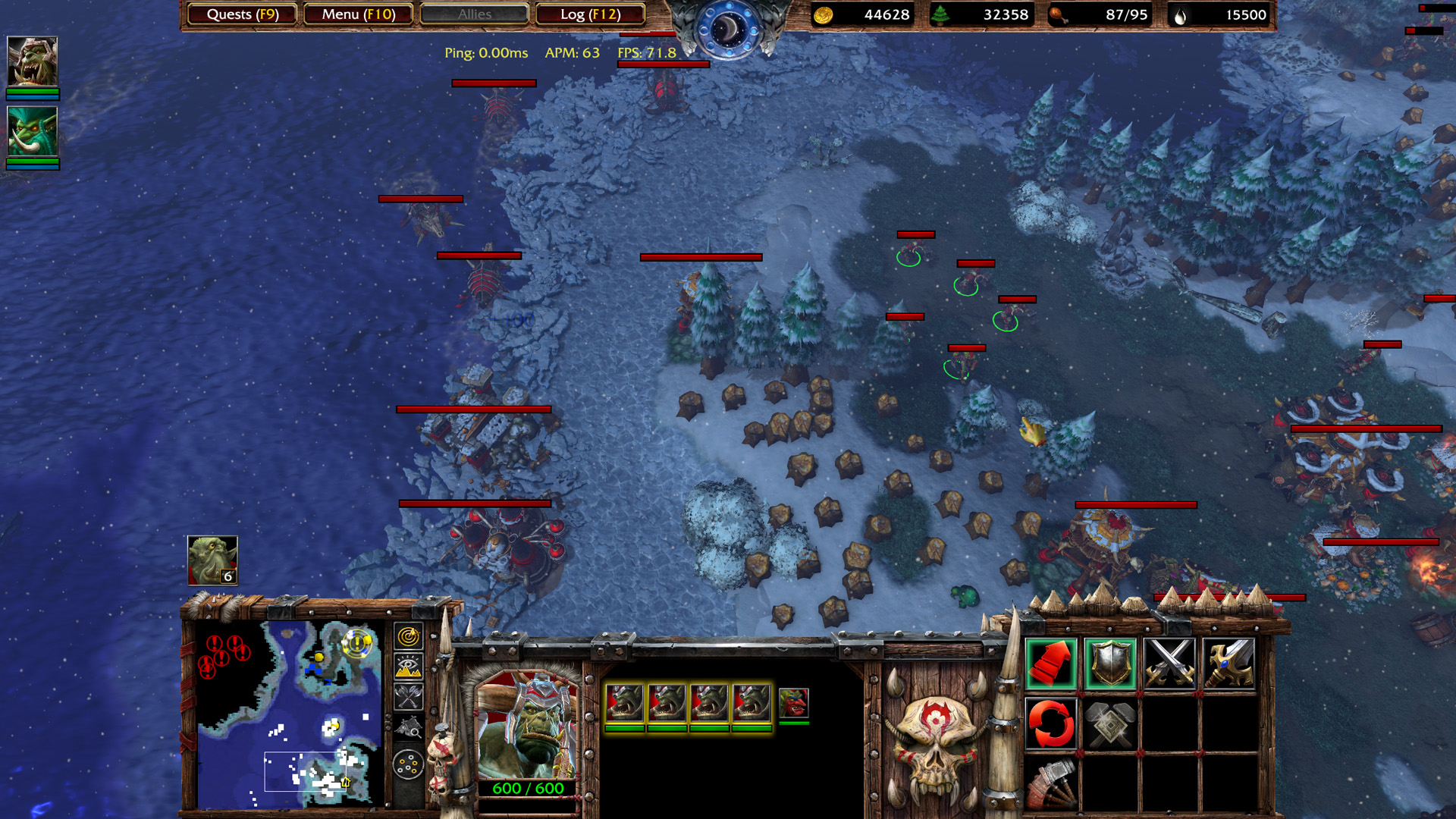Click on the minimap
The image size is (1456, 819).
pyautogui.click(x=288, y=713)
